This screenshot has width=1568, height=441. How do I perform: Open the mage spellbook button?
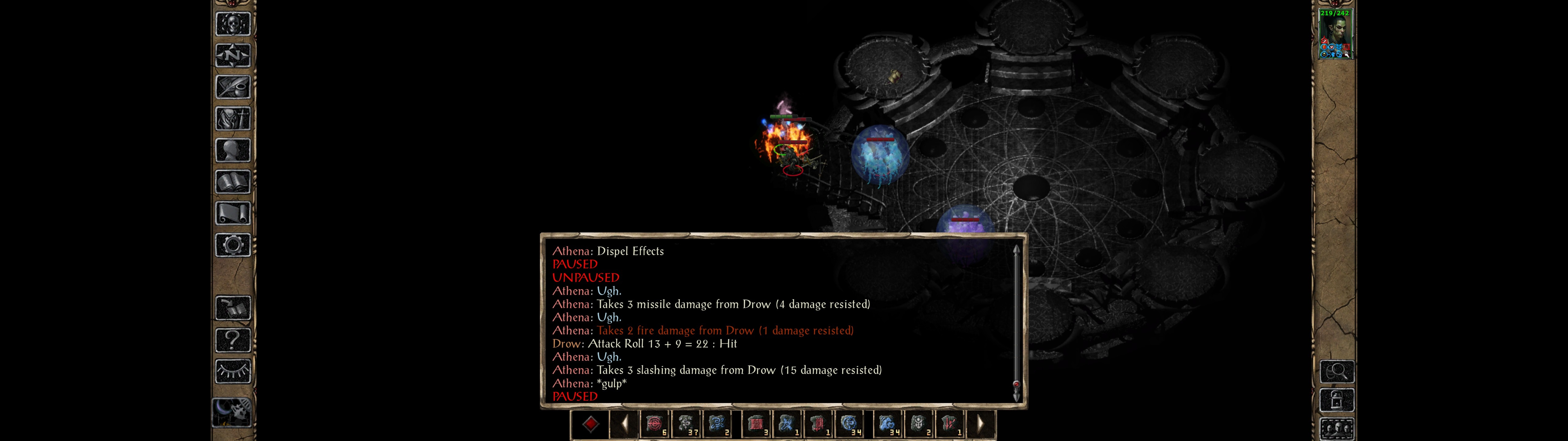[232, 182]
